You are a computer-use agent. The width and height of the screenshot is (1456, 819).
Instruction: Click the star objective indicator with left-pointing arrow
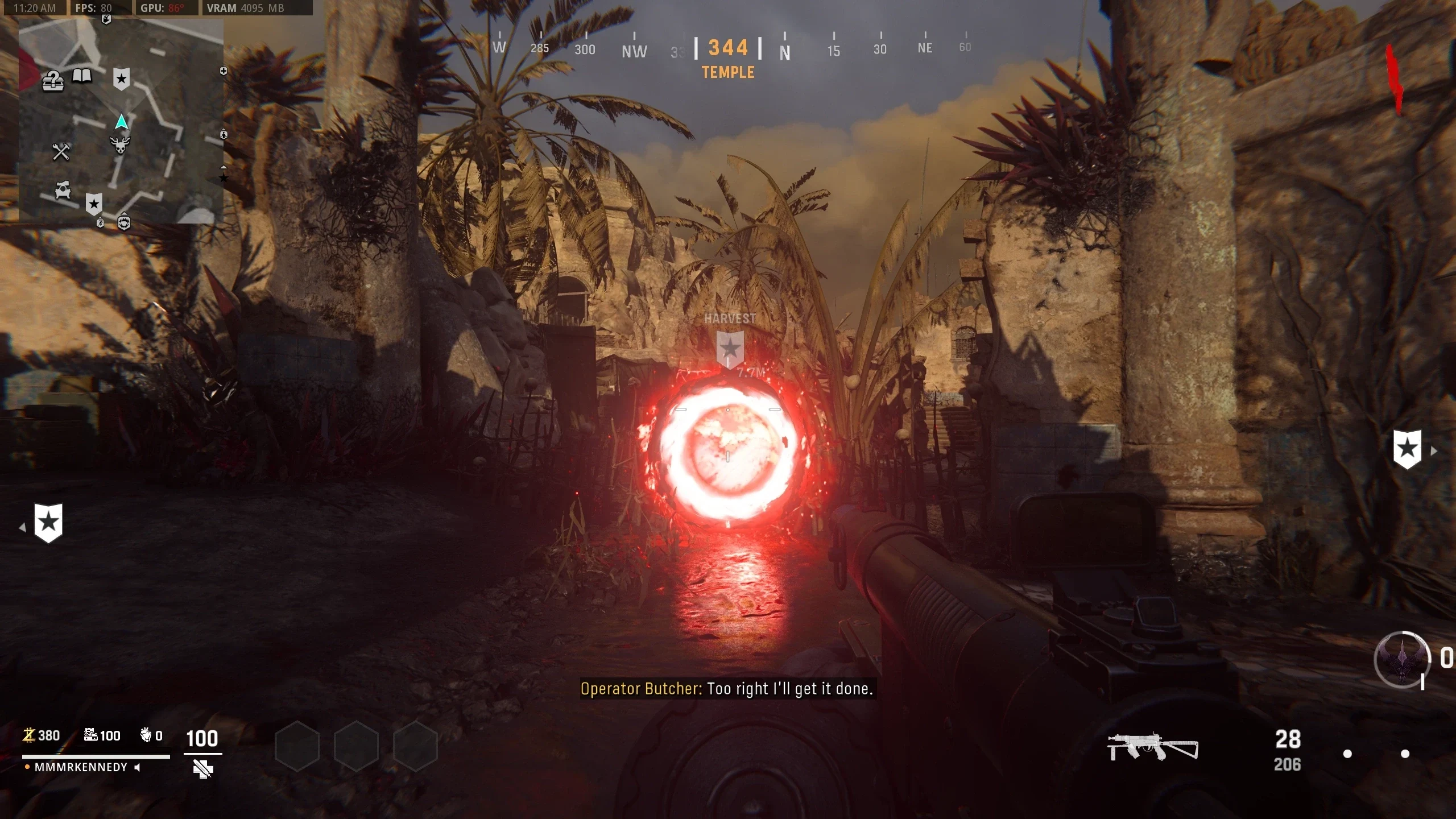[48, 523]
